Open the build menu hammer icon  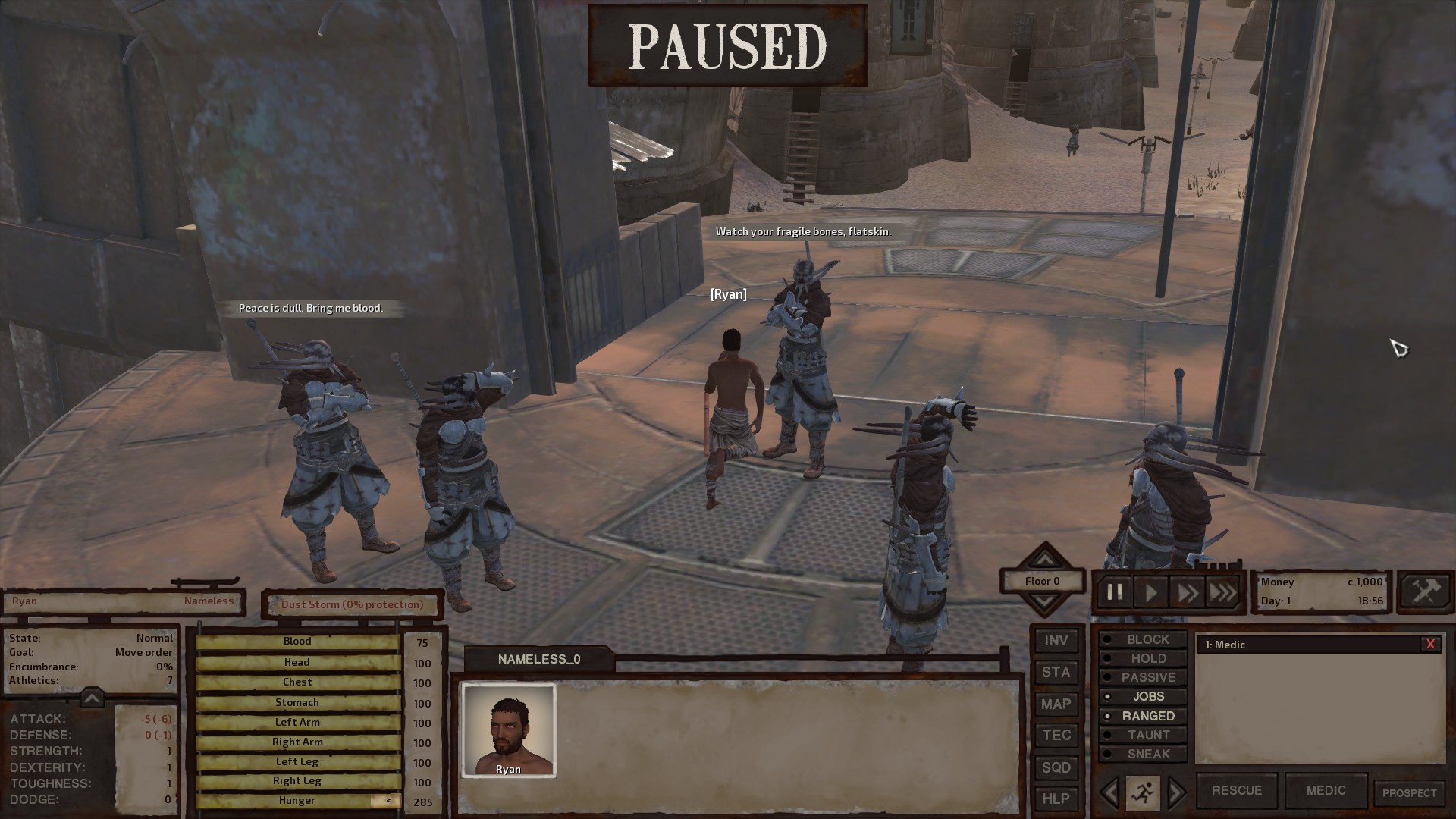[1424, 591]
